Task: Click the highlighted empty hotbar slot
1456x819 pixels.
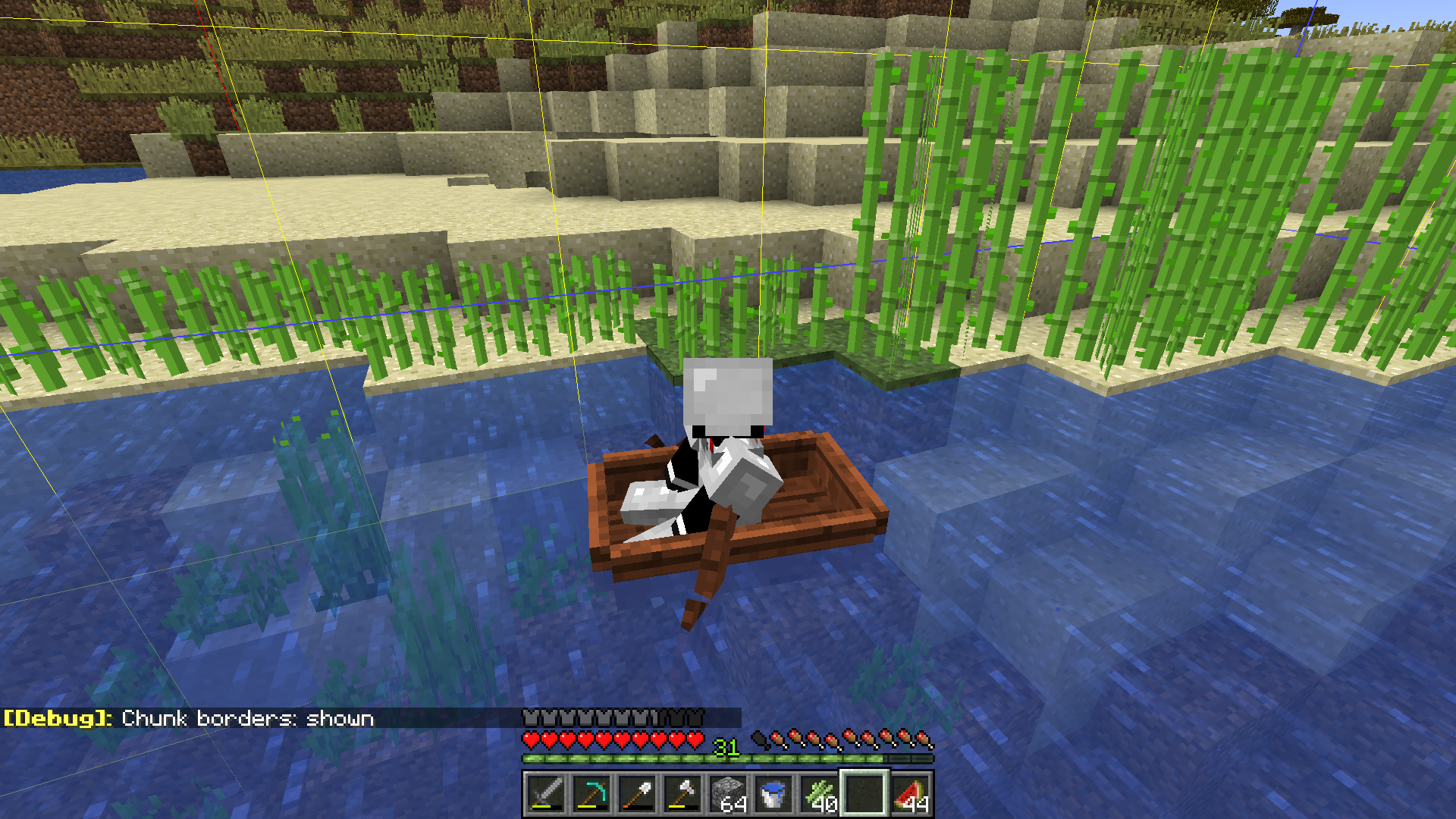Action: [x=864, y=794]
